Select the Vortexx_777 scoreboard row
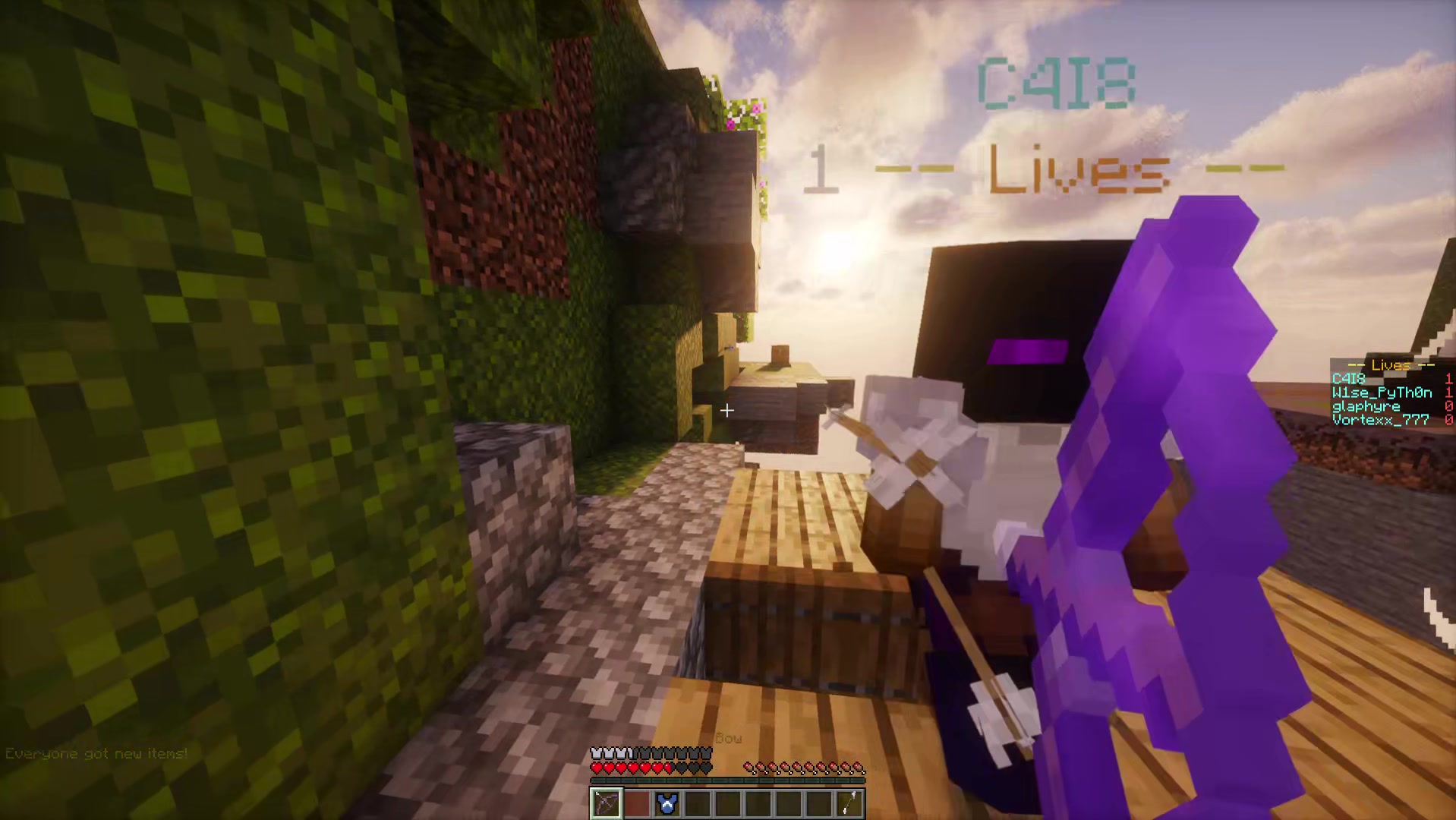The image size is (1456, 820). [x=1379, y=419]
